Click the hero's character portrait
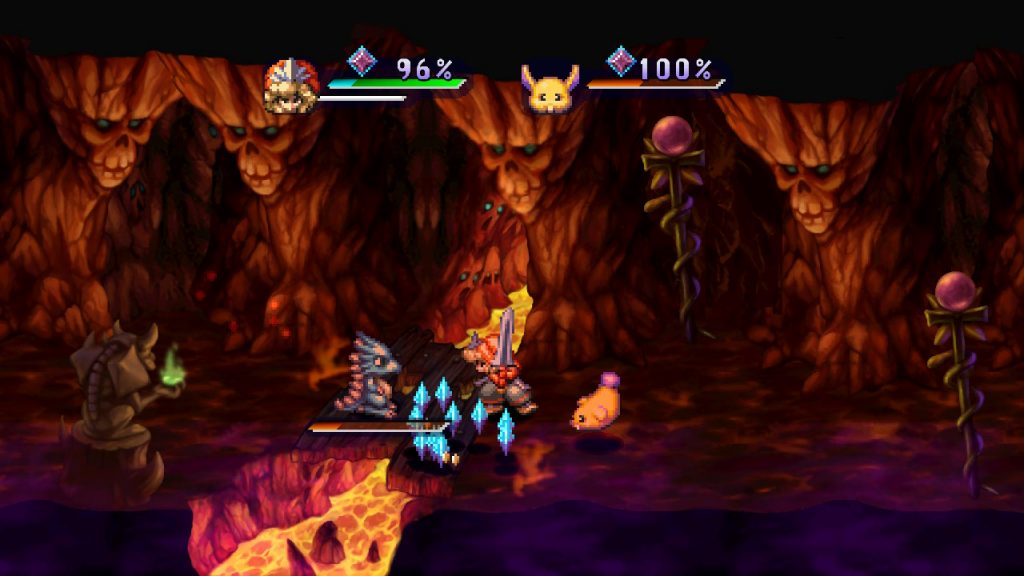This screenshot has width=1024, height=576. coord(291,84)
